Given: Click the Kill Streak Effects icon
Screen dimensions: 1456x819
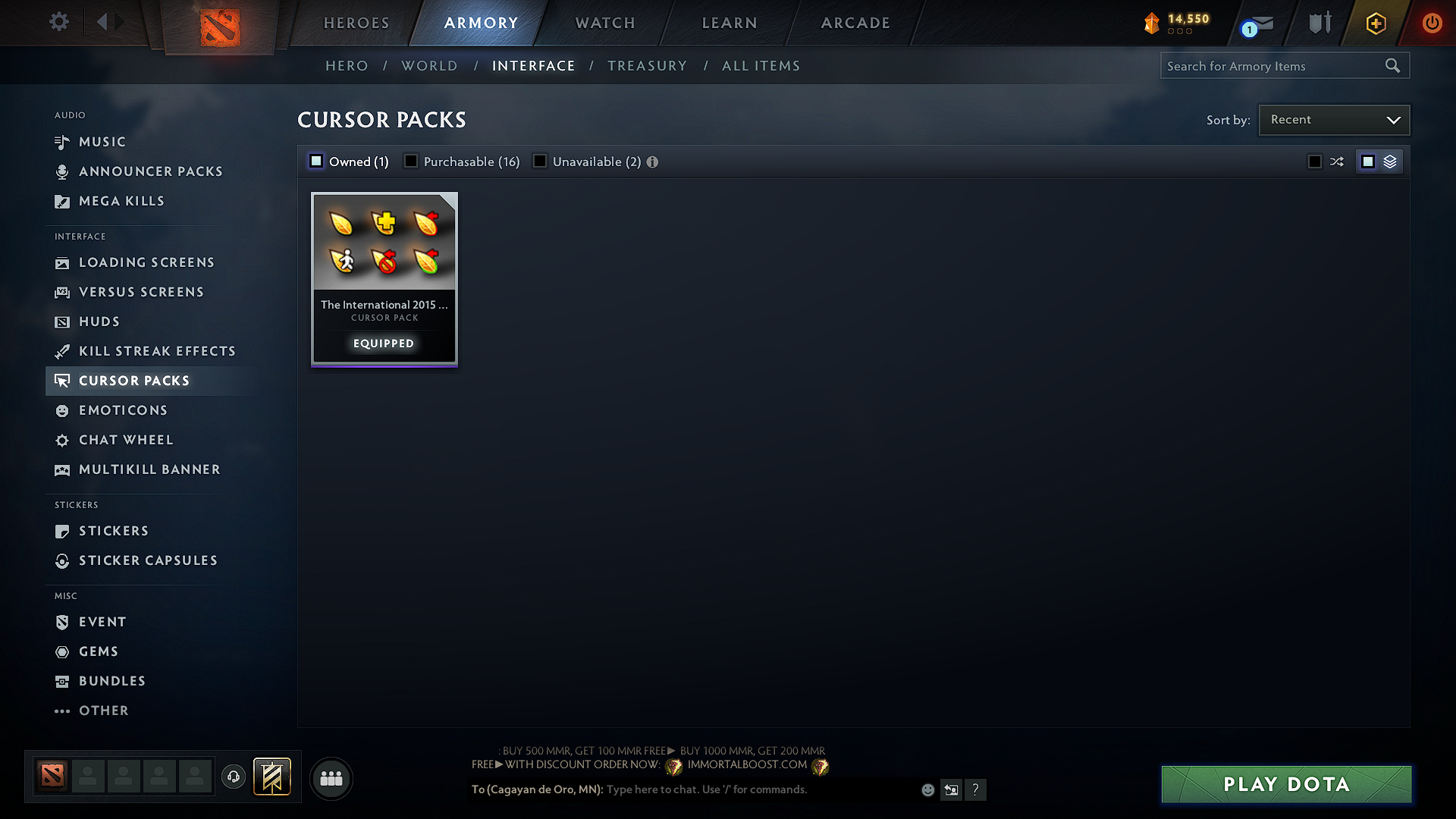Looking at the screenshot, I should [61, 351].
